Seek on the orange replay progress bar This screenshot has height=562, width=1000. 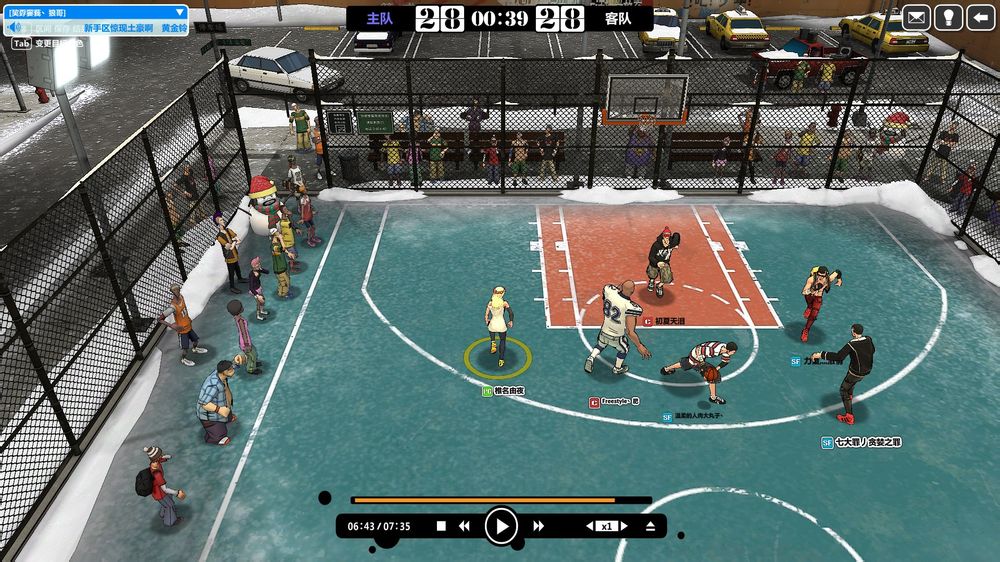pyautogui.click(x=500, y=500)
